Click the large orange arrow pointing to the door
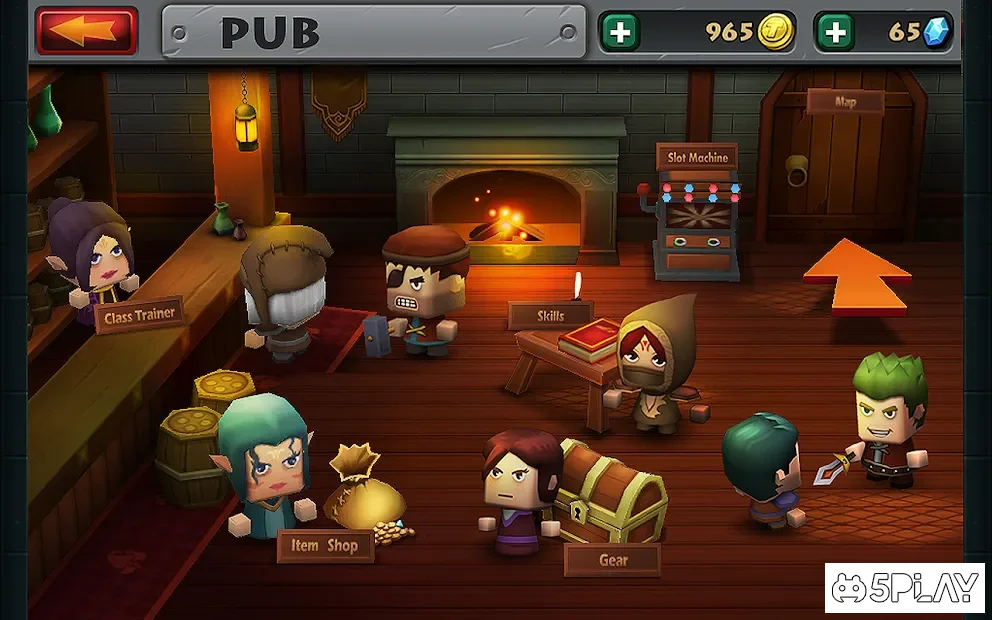 tap(856, 275)
